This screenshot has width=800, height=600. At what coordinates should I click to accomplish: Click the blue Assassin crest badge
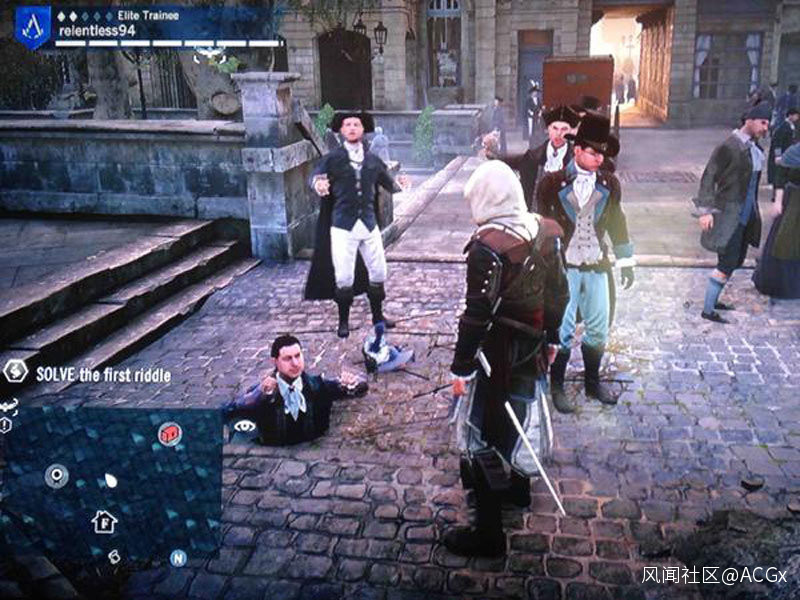point(32,27)
